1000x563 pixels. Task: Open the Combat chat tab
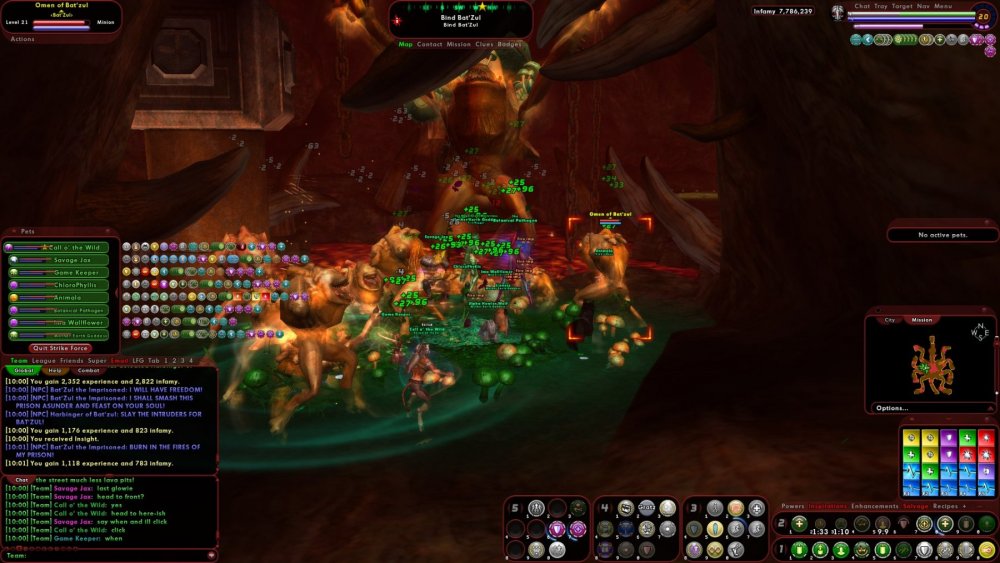(x=87, y=370)
